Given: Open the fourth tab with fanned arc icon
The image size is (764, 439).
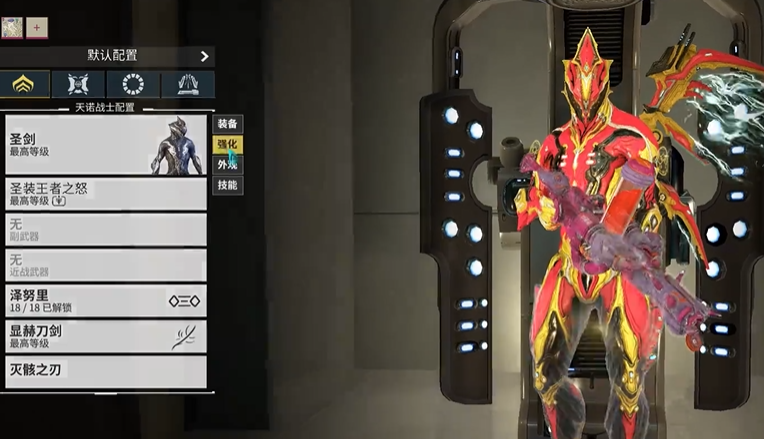Looking at the screenshot, I should pos(187,84).
